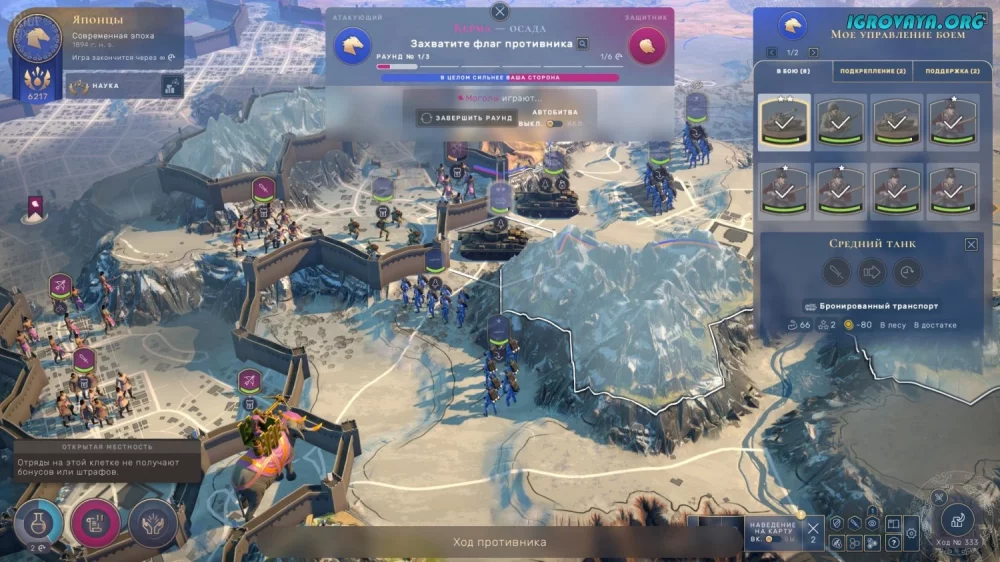Toggle the Наведение на карту switch
This screenshot has height=562, width=1000.
pos(772,539)
